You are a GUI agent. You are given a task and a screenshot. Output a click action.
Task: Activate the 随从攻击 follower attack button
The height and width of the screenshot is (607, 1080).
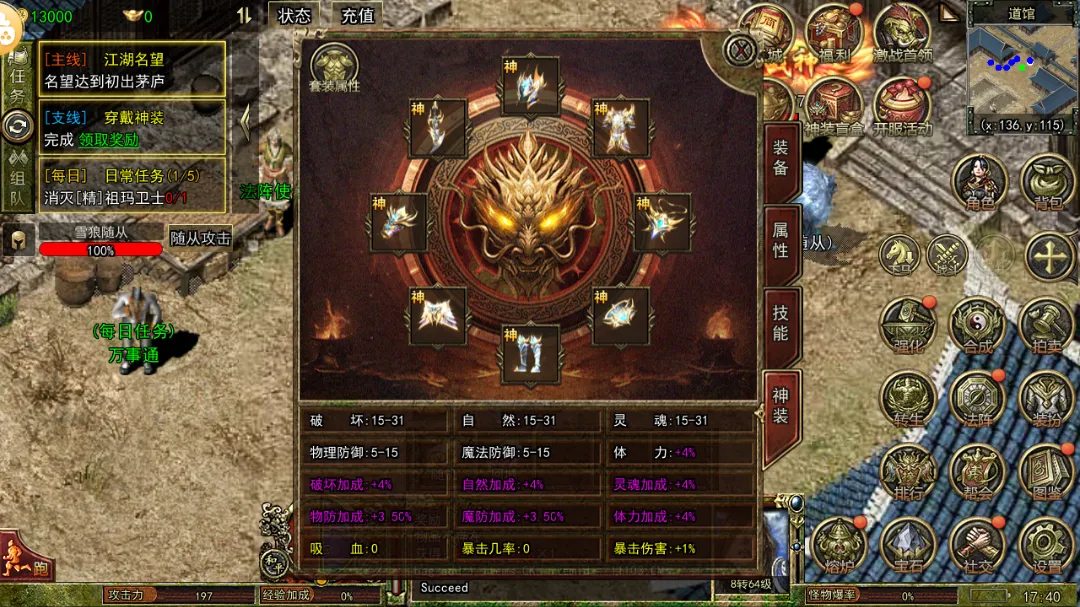[200, 238]
